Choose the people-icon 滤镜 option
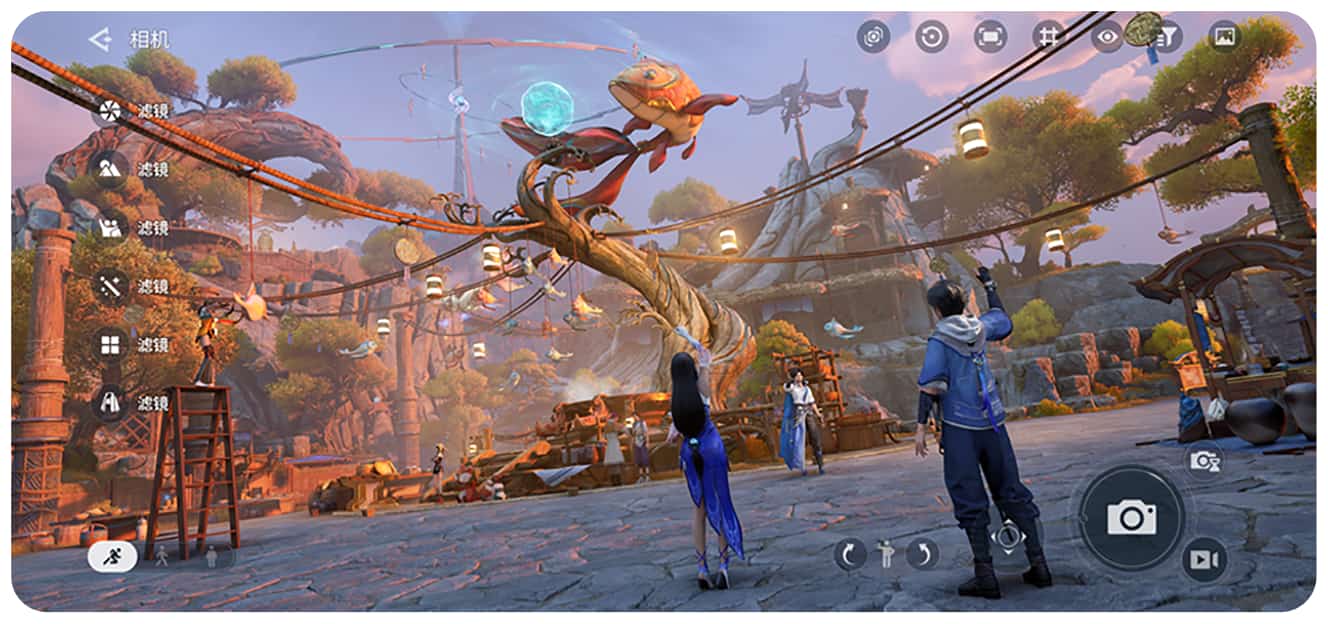The height and width of the screenshot is (624, 1328). [x=110, y=228]
